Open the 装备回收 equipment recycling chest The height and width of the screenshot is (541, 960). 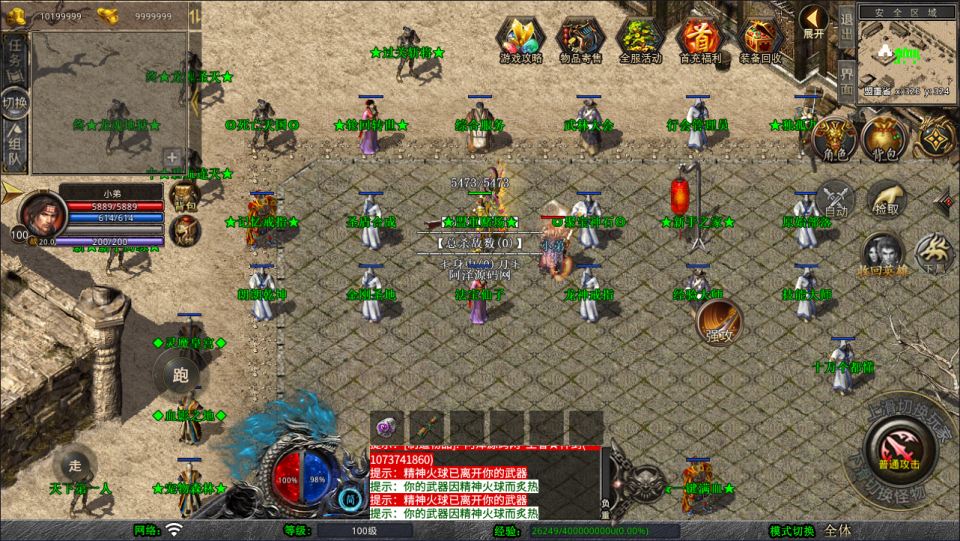[x=761, y=40]
